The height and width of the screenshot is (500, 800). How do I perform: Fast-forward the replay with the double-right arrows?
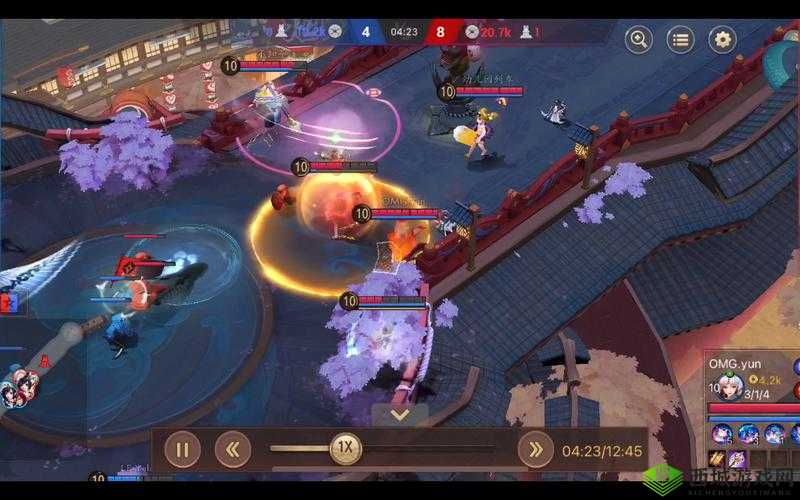(x=535, y=450)
